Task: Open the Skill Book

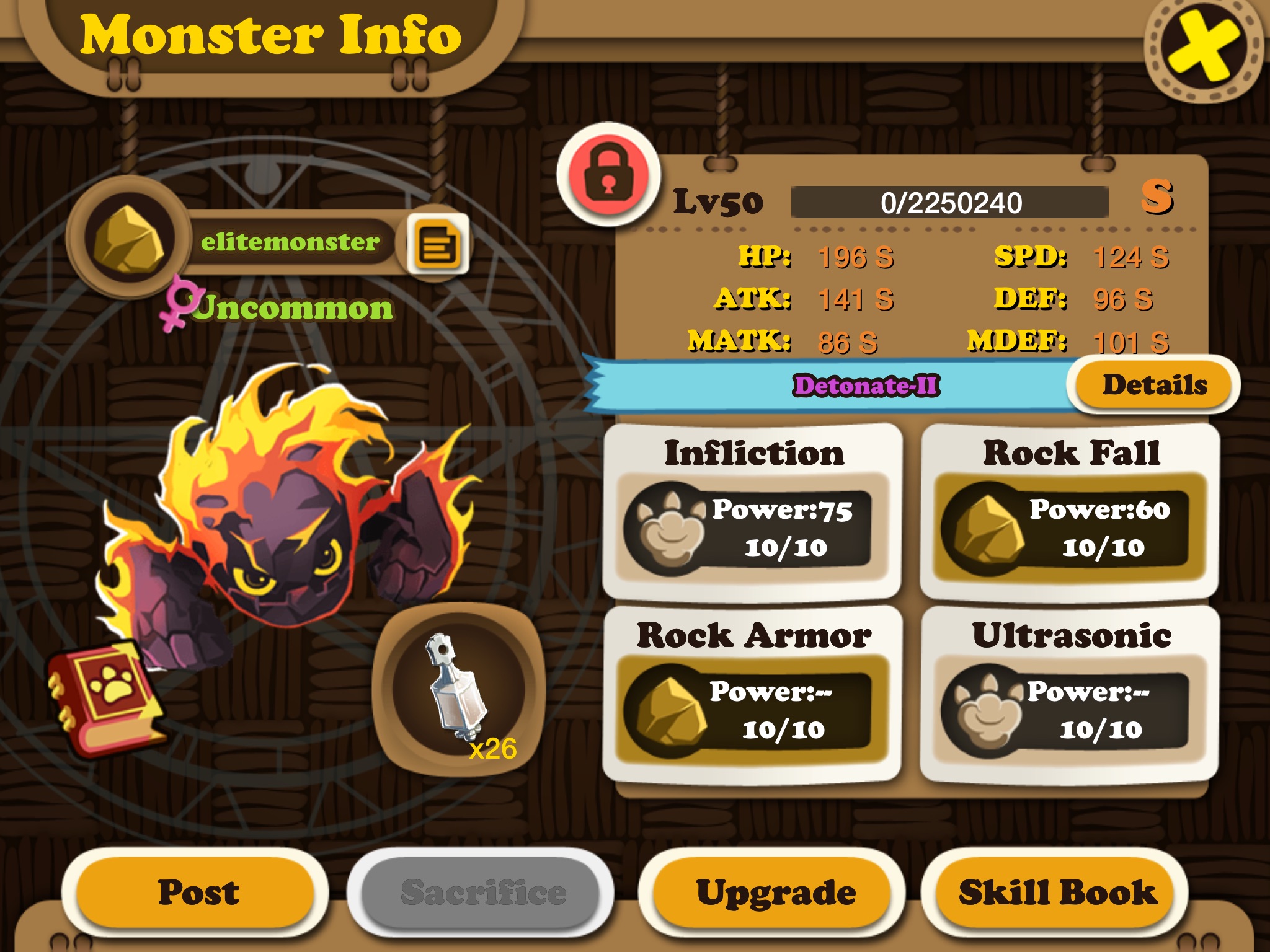Action: (1057, 892)
